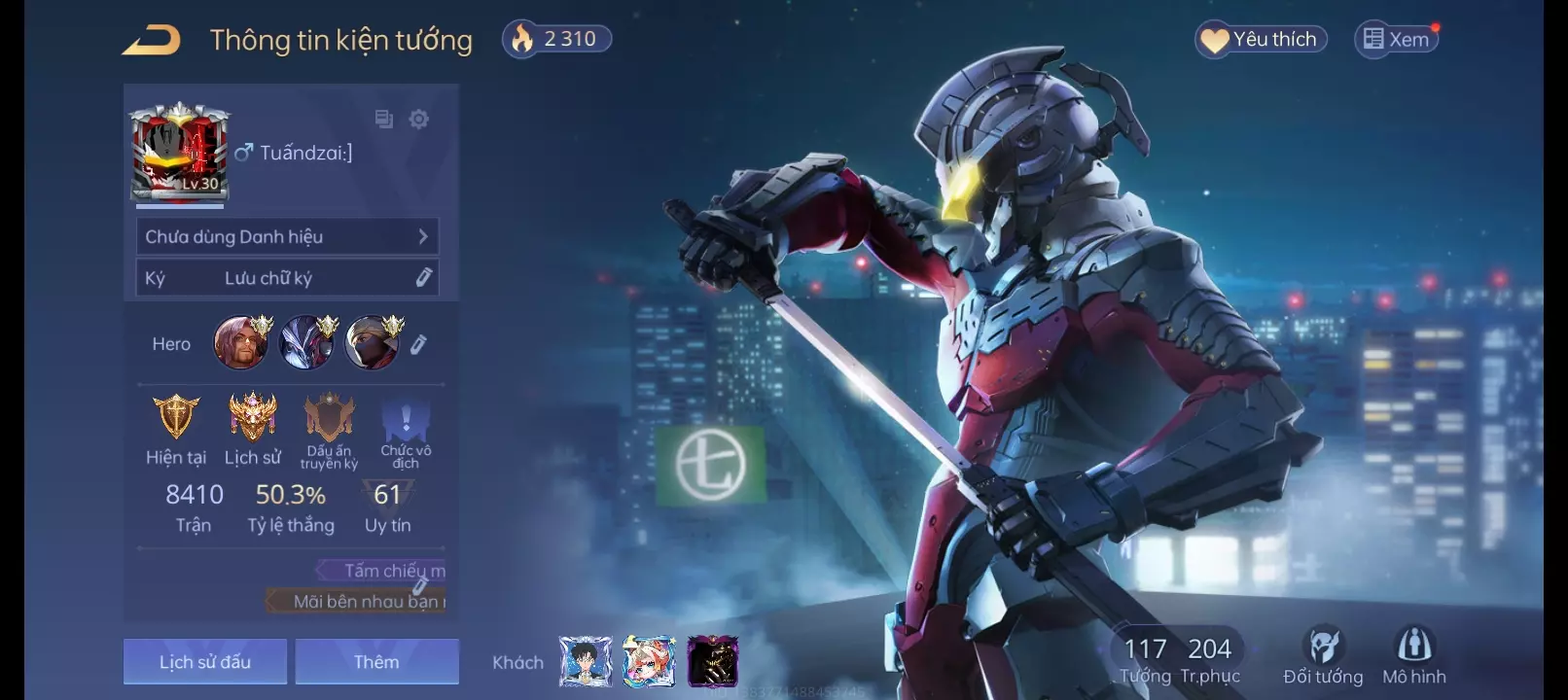Click the Thêm button
Viewport: 1568px width, 700px height.
[x=376, y=662]
